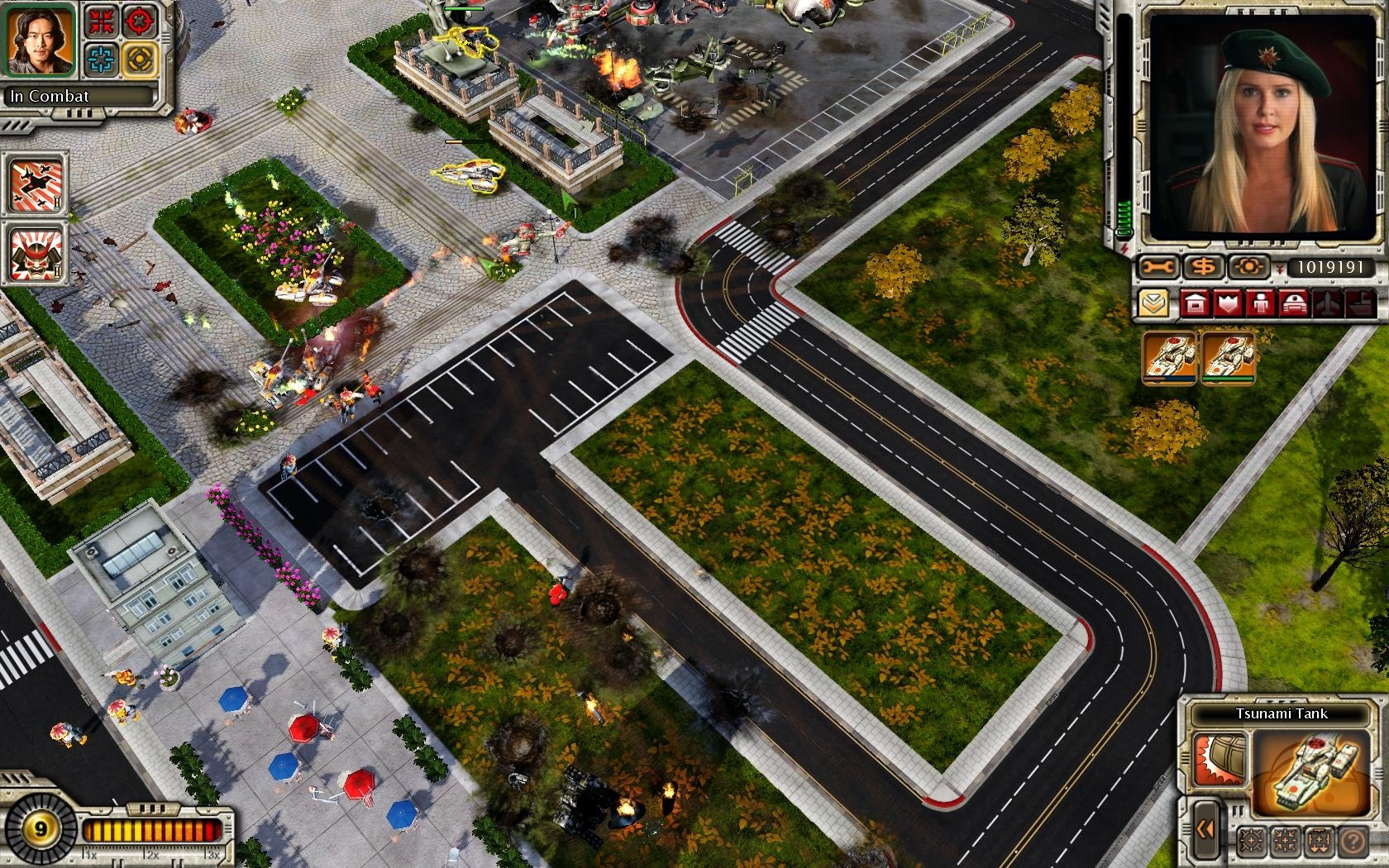Select the repair wrench tool
The height and width of the screenshot is (868, 1389).
point(1156,265)
